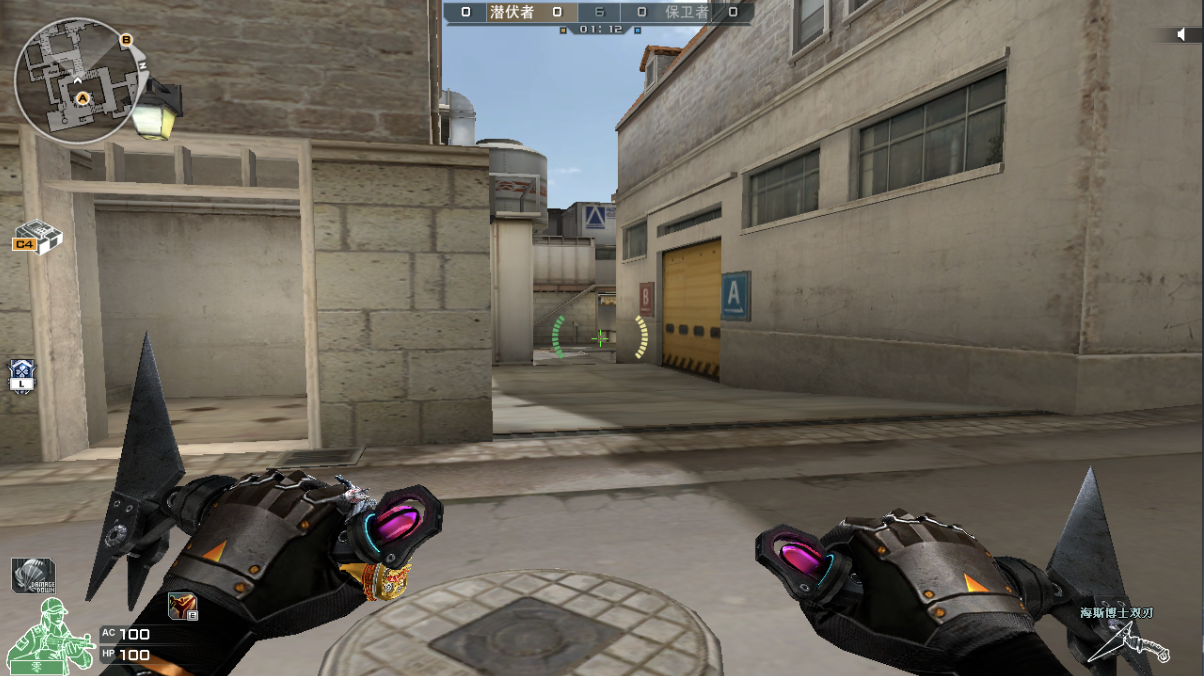Select the dual blades weapon icon

1130,642
